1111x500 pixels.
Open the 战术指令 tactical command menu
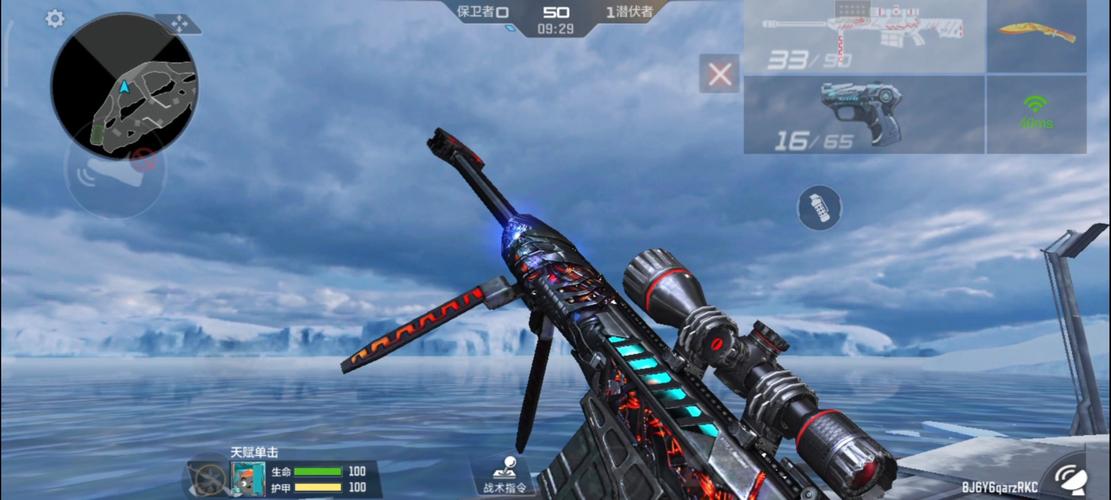[x=505, y=475]
